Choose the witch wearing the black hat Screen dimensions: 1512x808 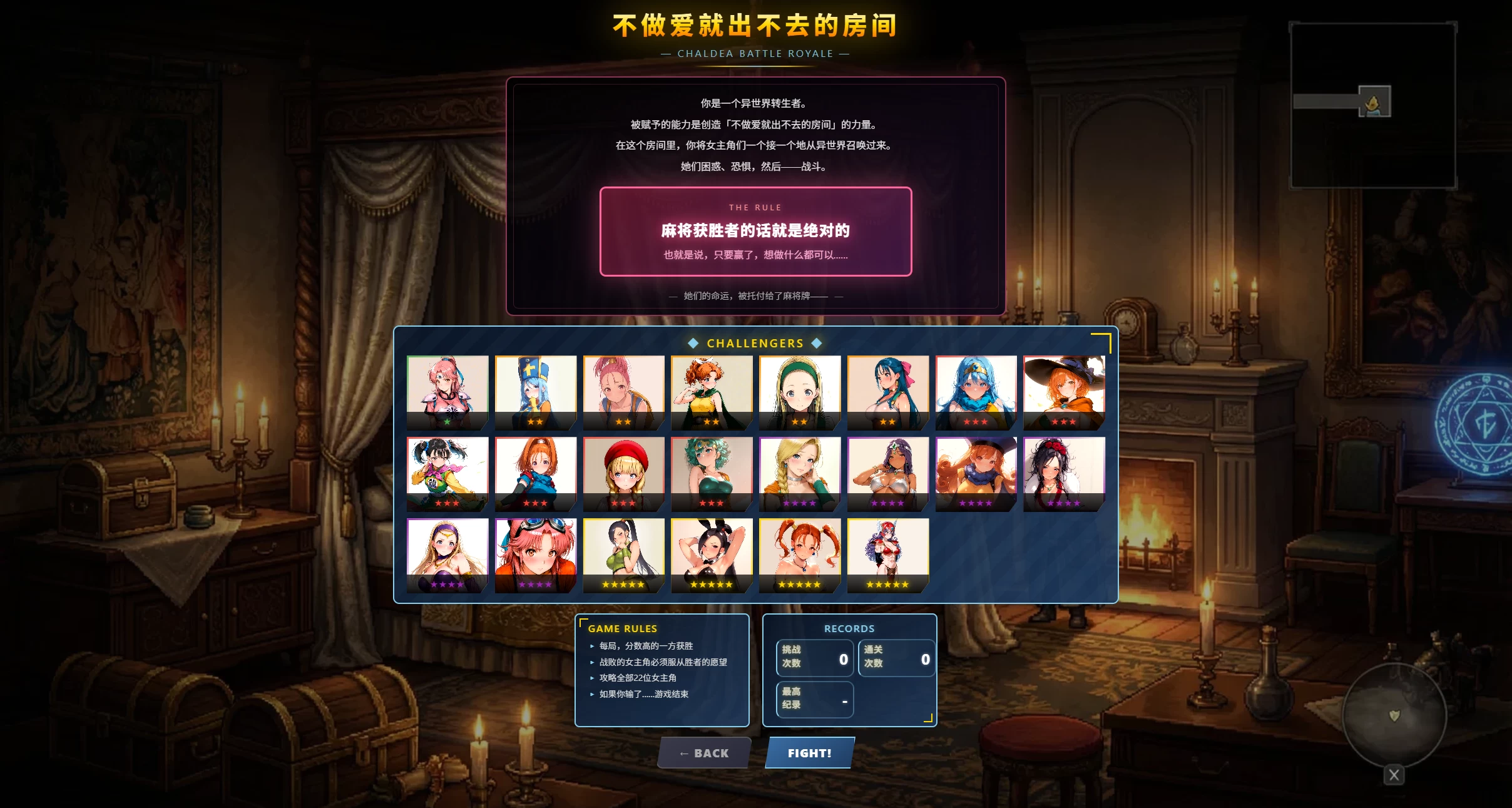point(1064,391)
